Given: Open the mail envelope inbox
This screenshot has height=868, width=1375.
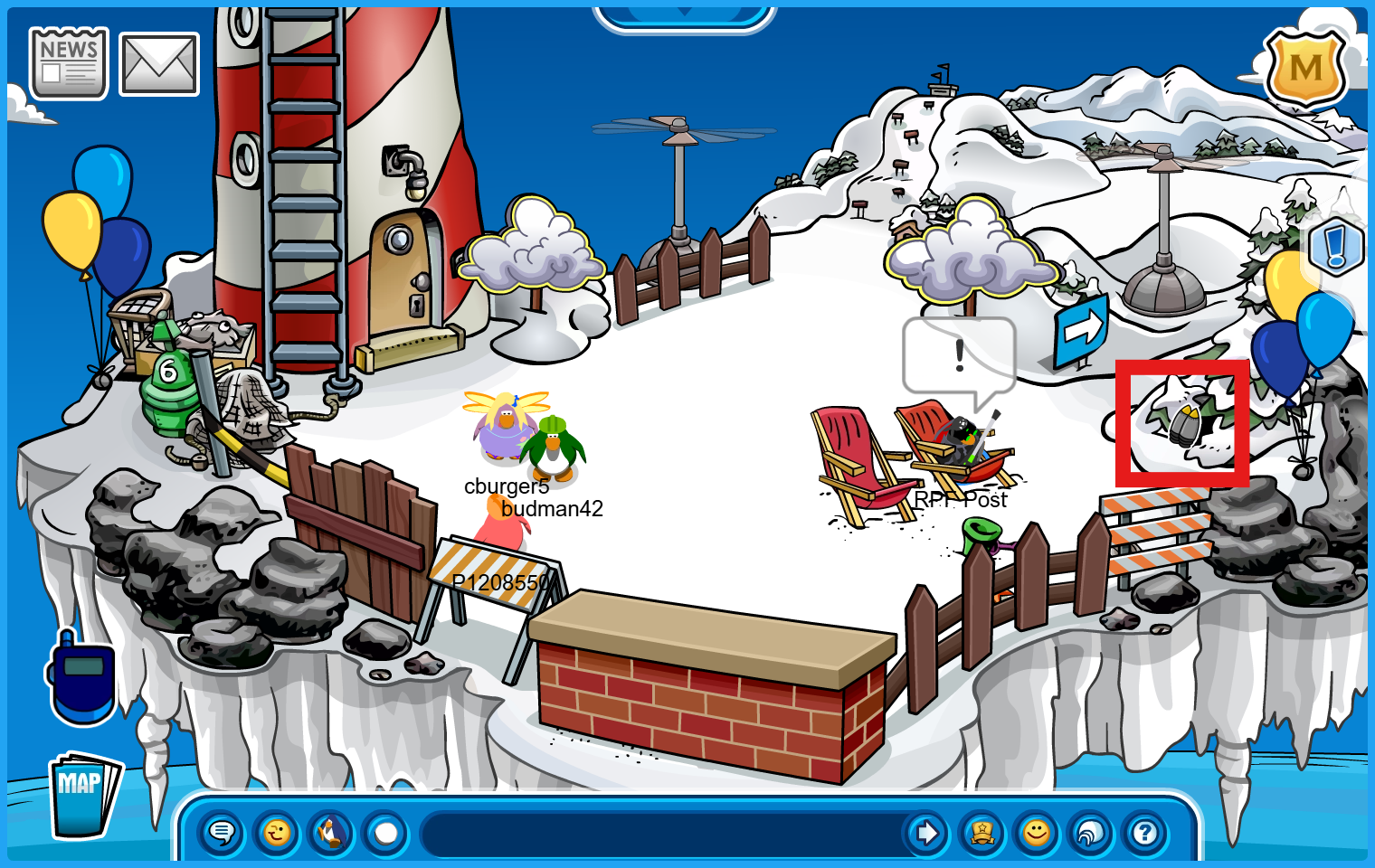Looking at the screenshot, I should (x=159, y=64).
